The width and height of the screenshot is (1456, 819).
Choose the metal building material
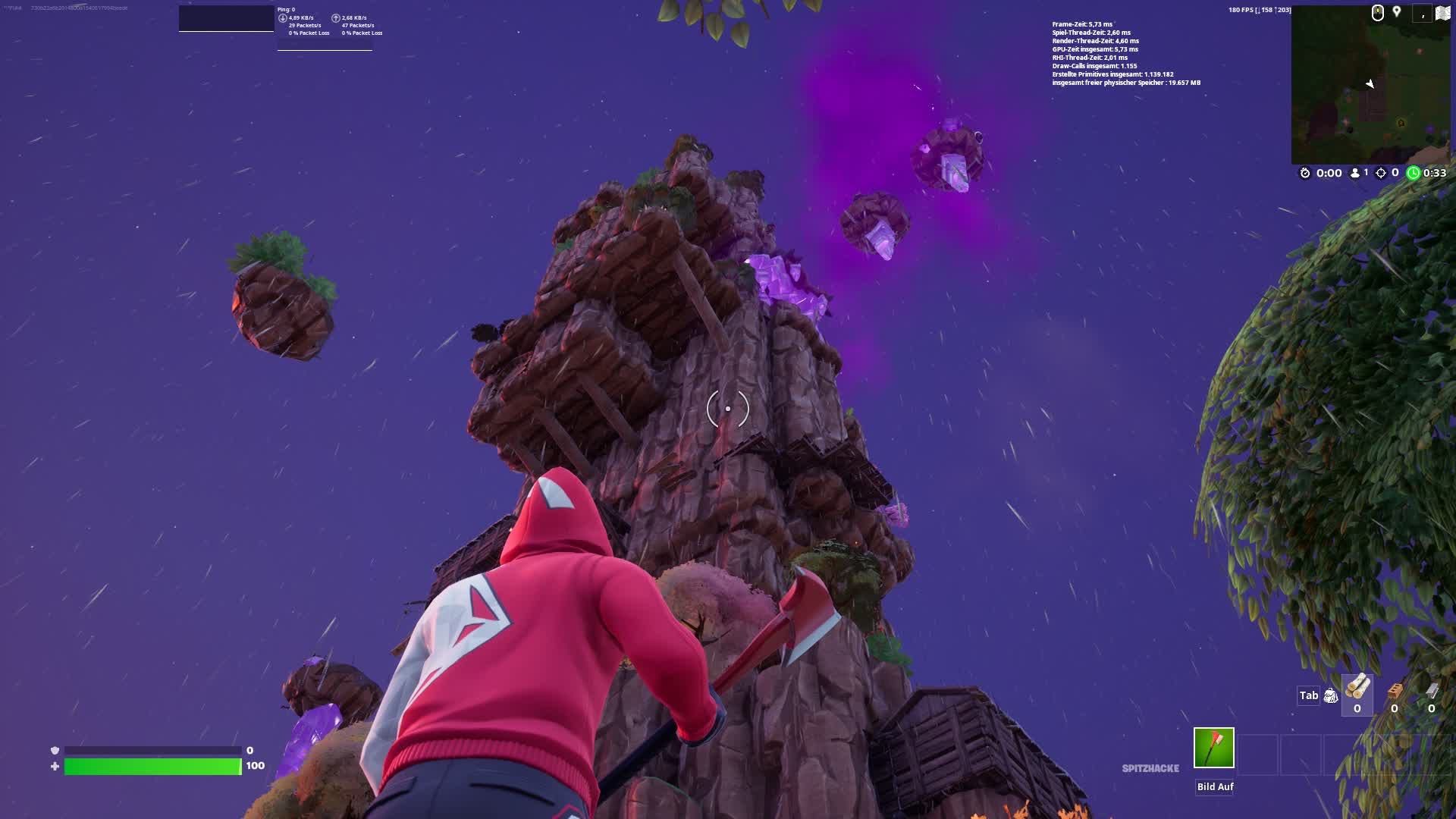tap(1432, 692)
